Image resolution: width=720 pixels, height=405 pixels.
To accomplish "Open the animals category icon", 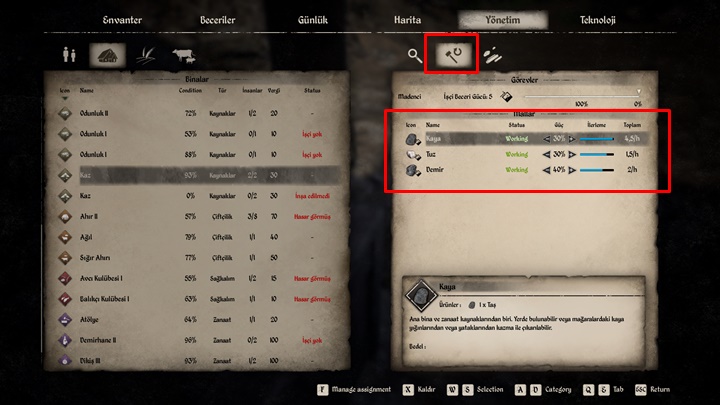I will click(x=184, y=57).
